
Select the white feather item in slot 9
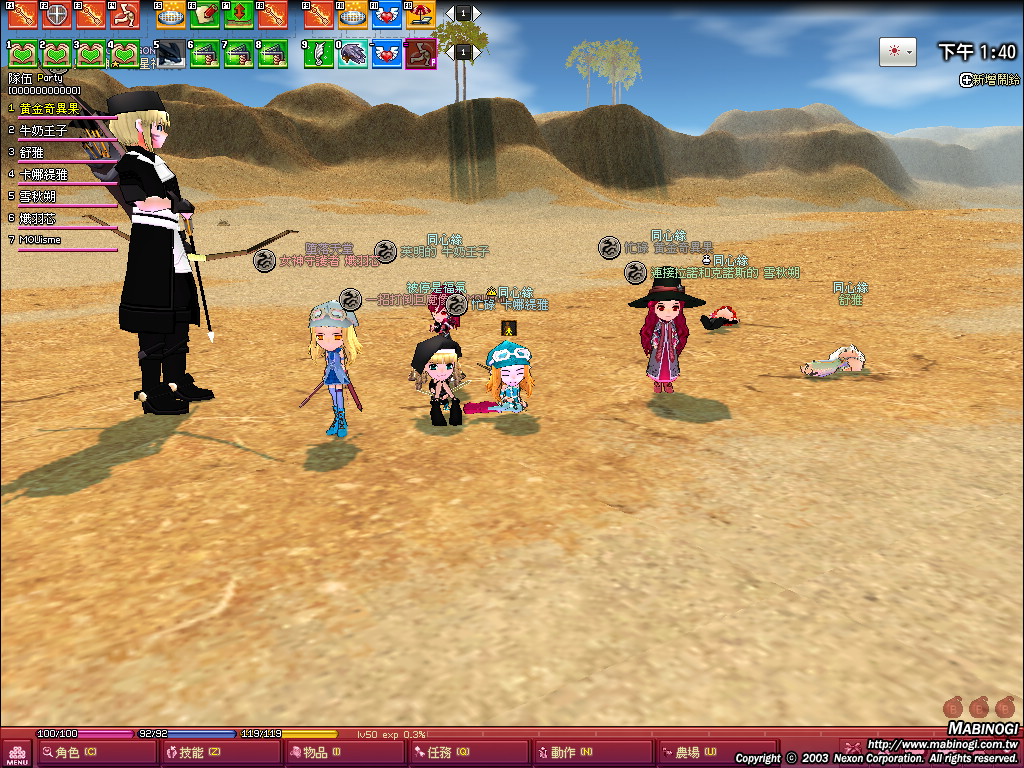(319, 53)
